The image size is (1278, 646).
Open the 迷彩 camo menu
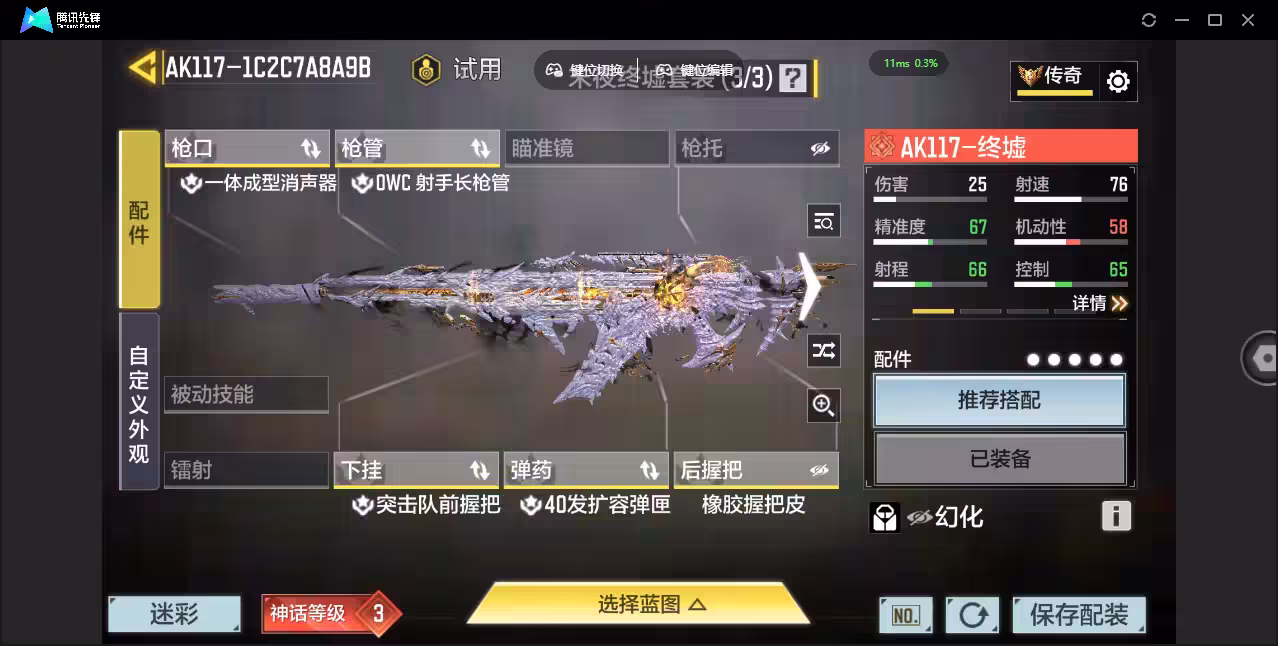point(175,614)
